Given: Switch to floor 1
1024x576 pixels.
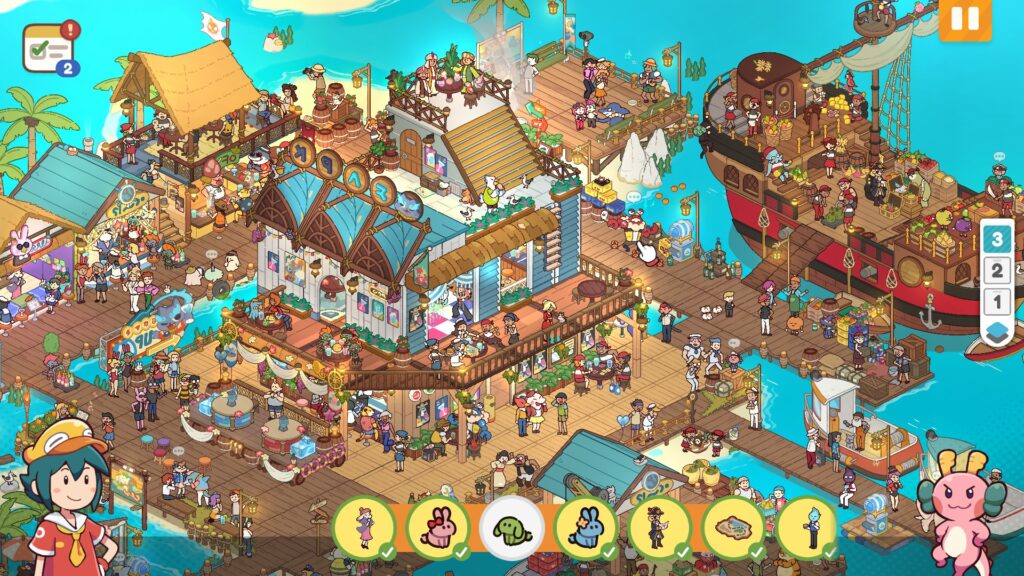Looking at the screenshot, I should (x=996, y=300).
